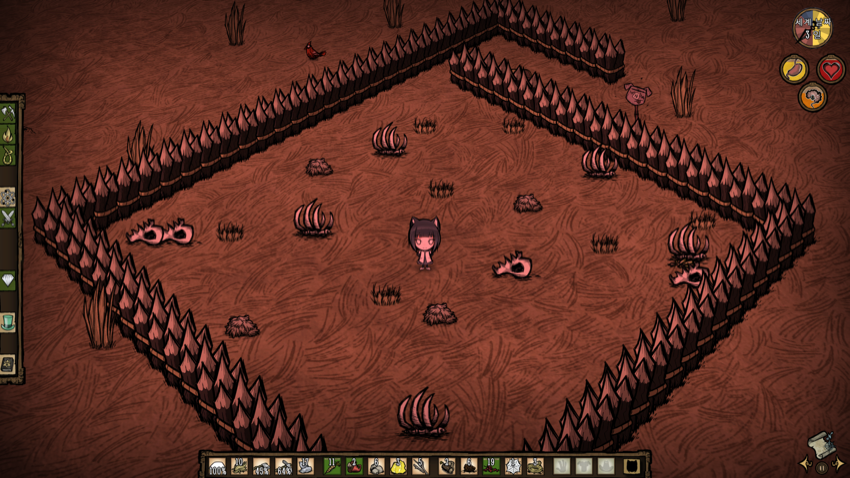Open the Science crafting tab
This screenshot has width=850, height=478.
tap(8, 197)
